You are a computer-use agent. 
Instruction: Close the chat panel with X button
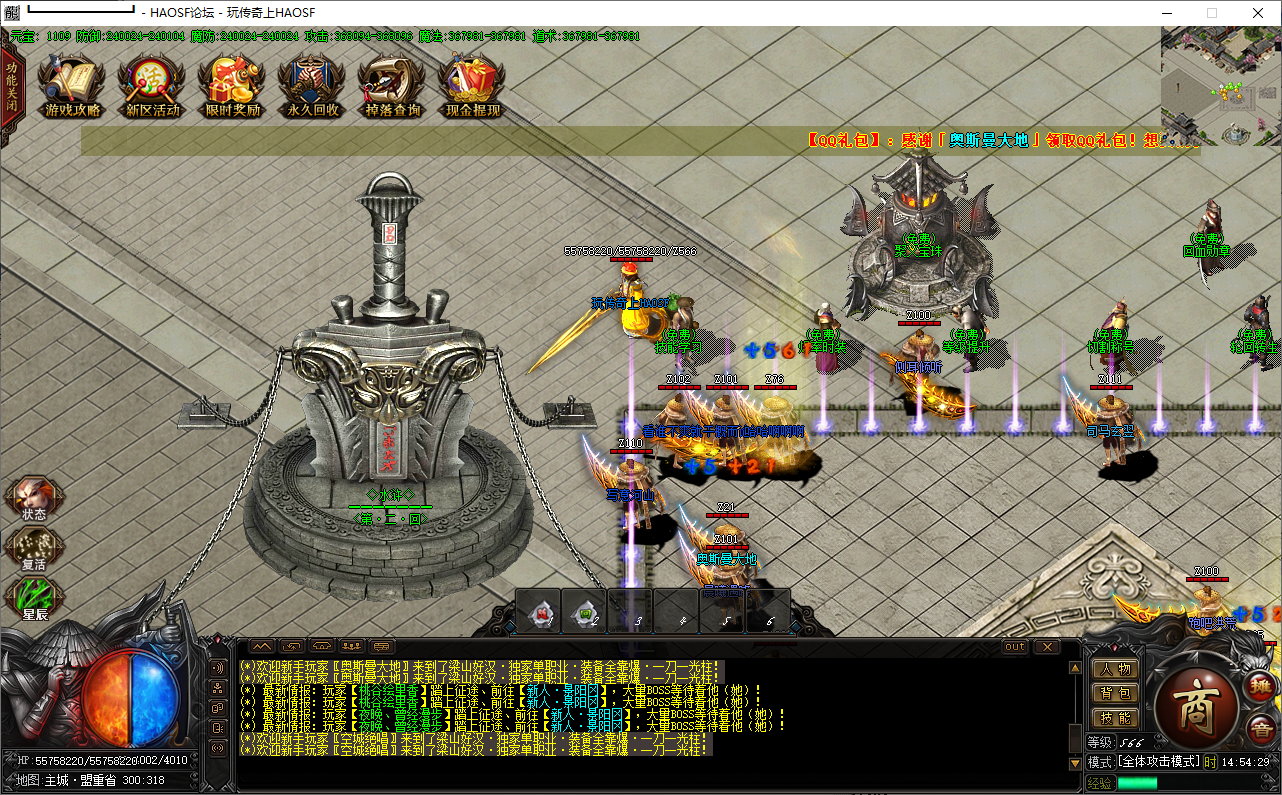click(1045, 647)
